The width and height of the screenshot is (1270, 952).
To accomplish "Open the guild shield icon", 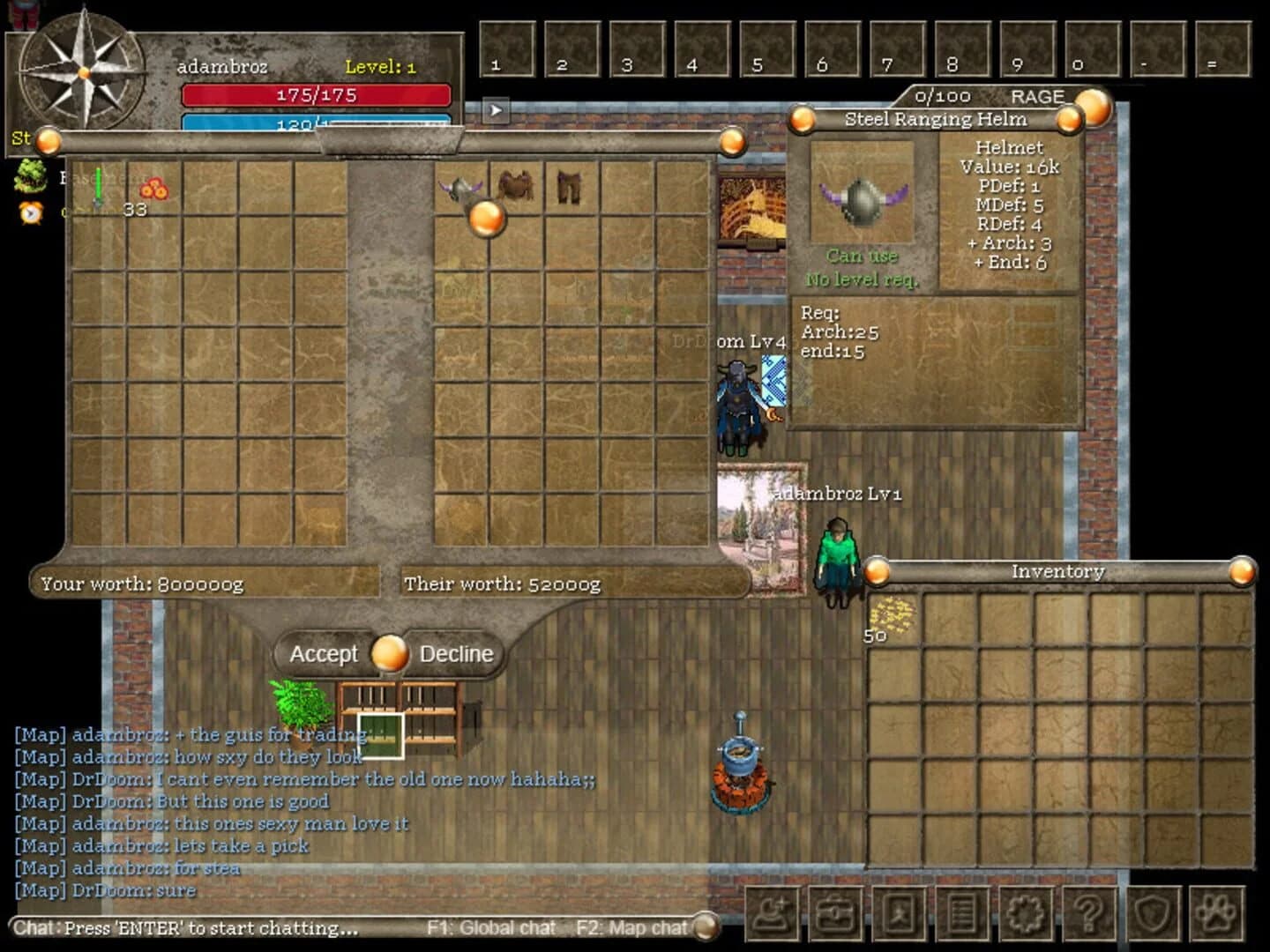I will coord(1154,914).
